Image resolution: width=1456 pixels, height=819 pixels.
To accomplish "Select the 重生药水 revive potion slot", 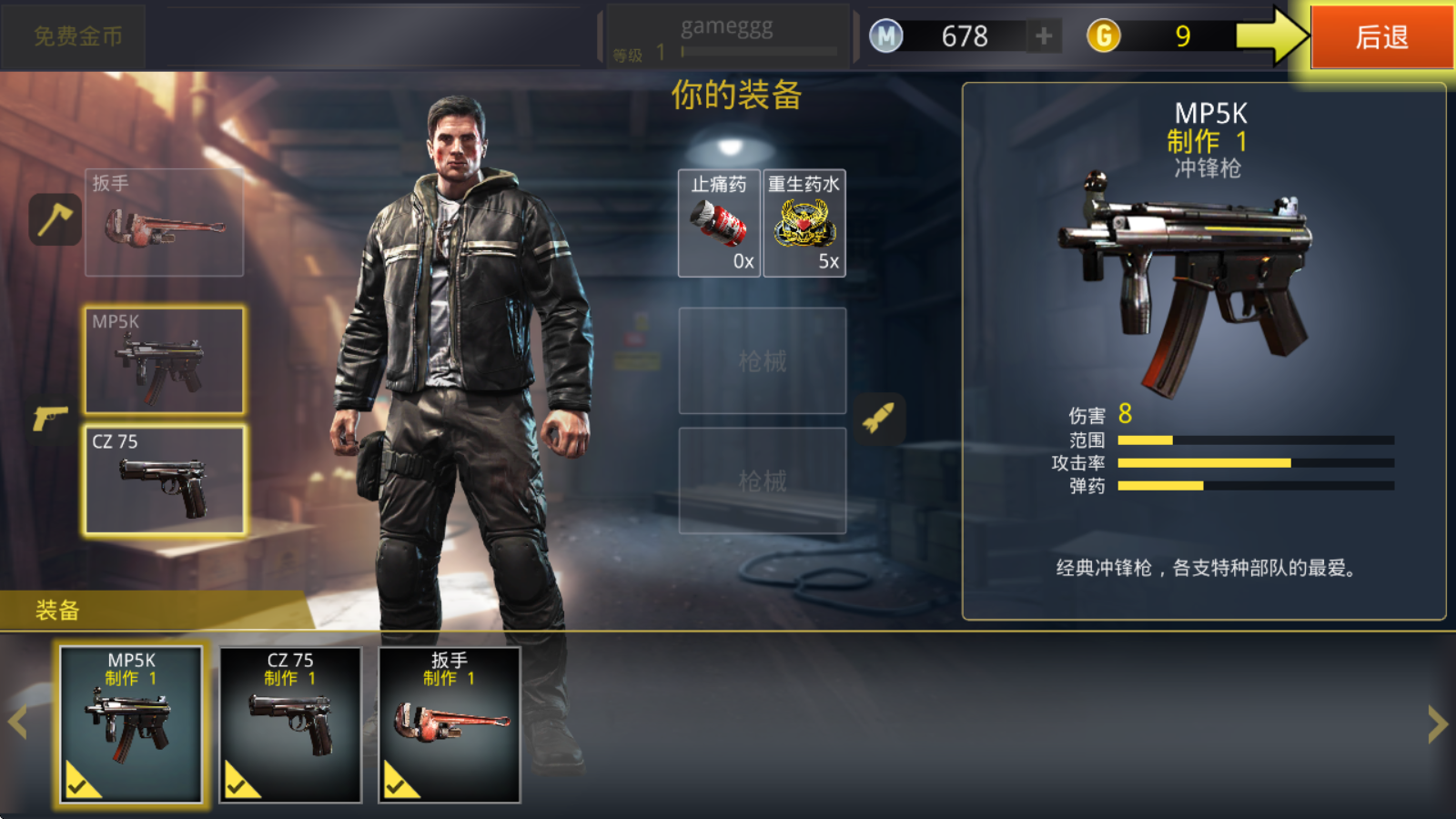I will [804, 223].
